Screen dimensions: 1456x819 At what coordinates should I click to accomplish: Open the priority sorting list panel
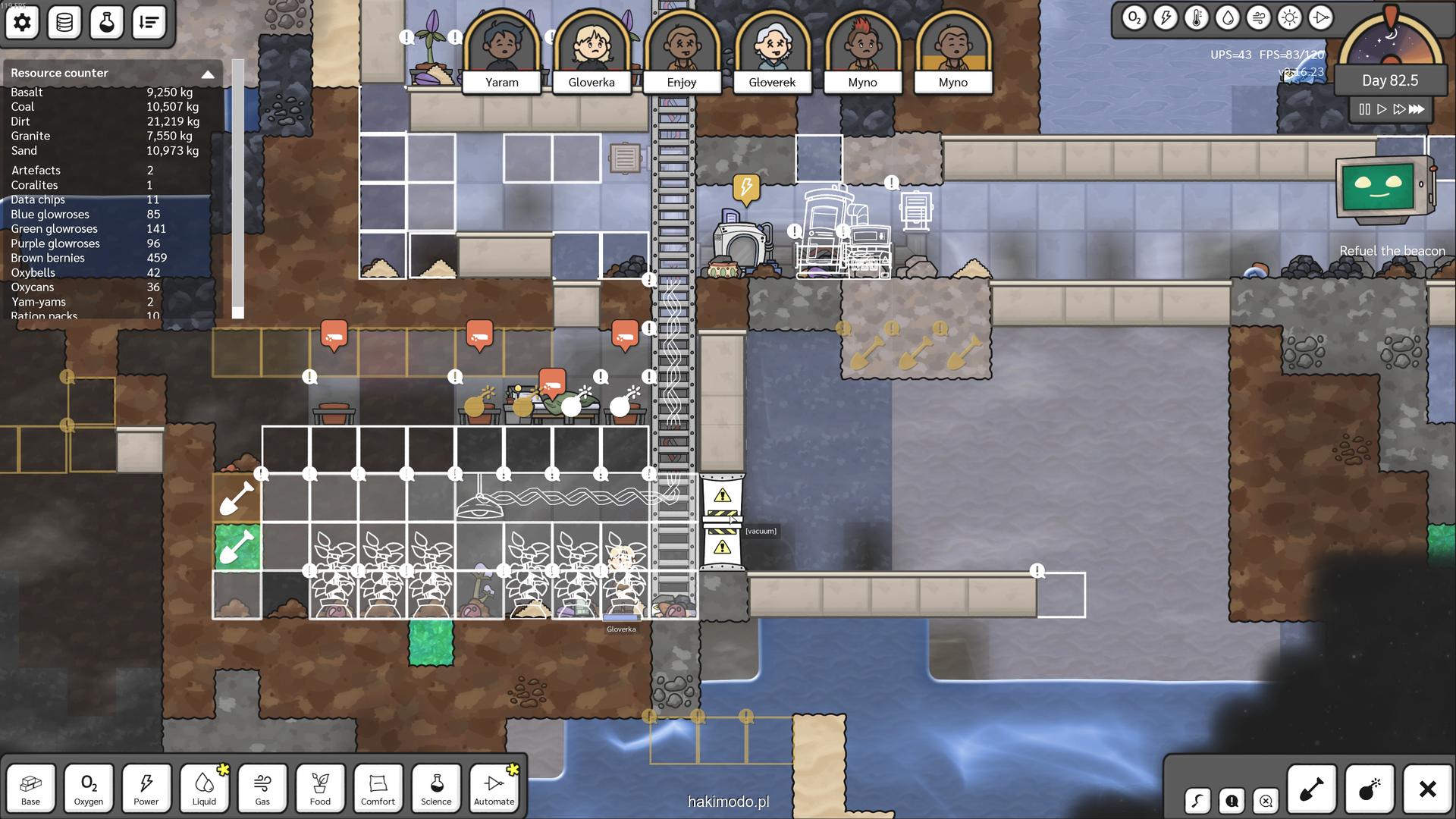pos(149,23)
